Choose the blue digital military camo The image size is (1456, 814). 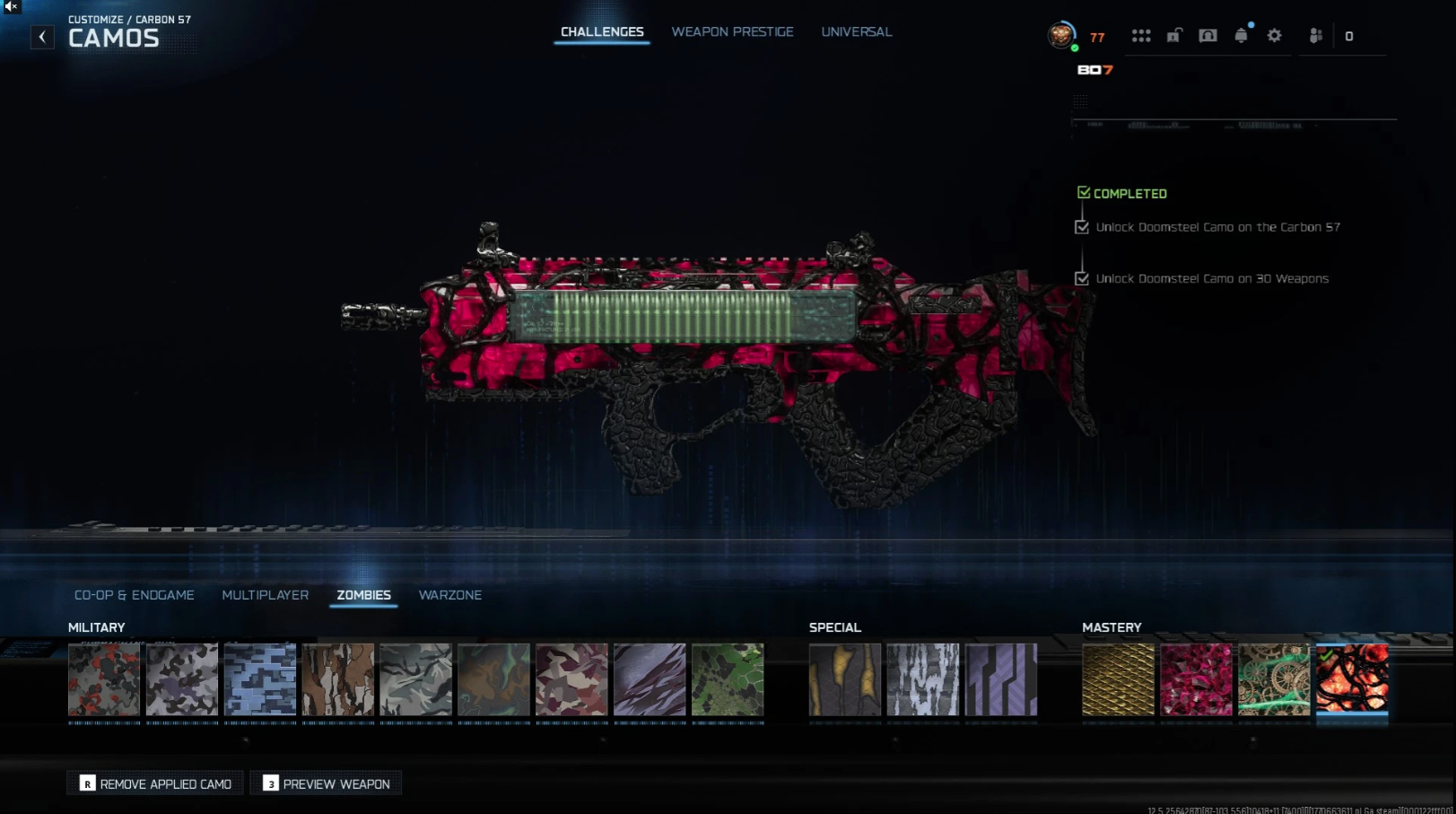pos(260,679)
